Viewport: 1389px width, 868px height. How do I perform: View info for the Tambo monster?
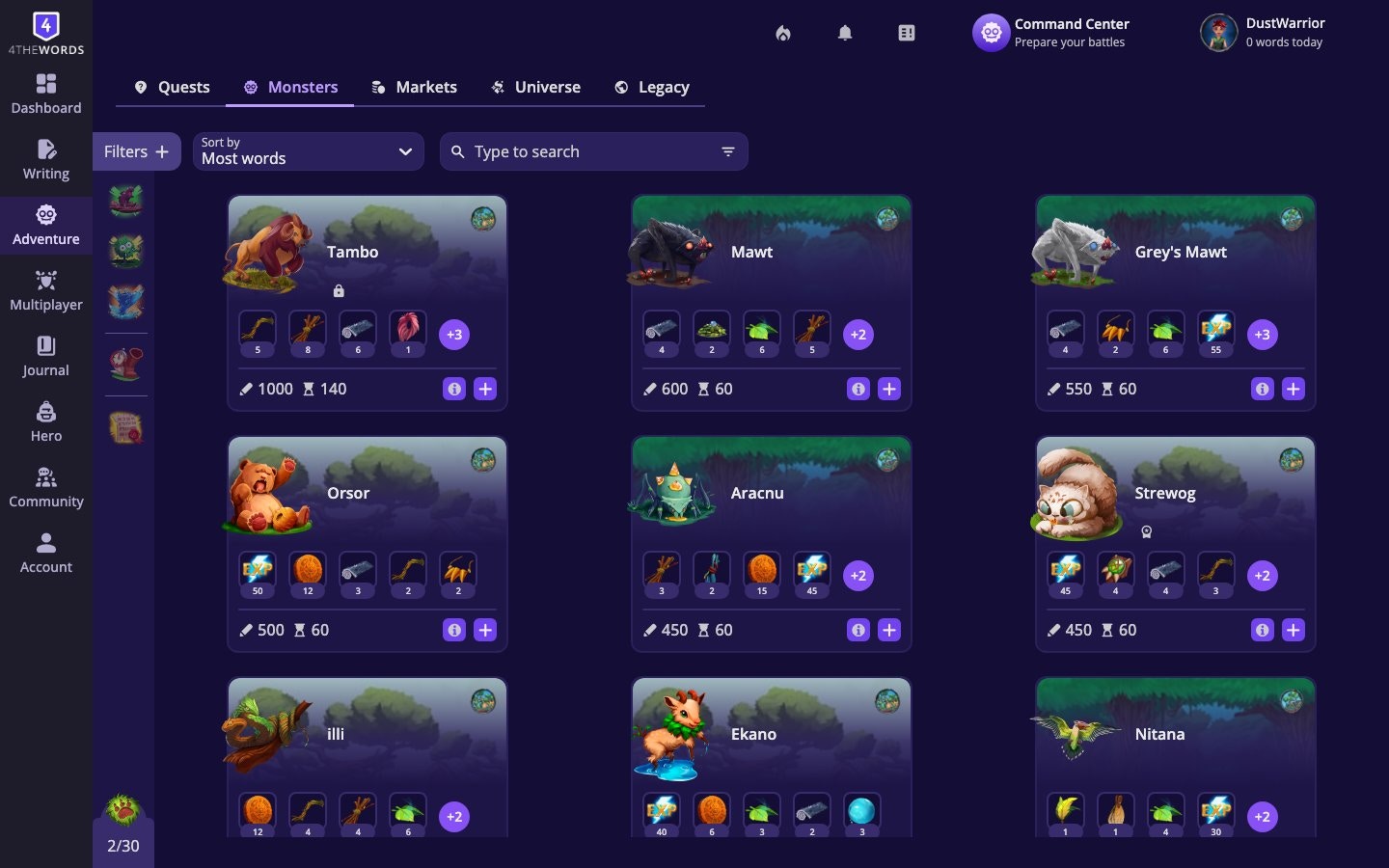pos(454,389)
